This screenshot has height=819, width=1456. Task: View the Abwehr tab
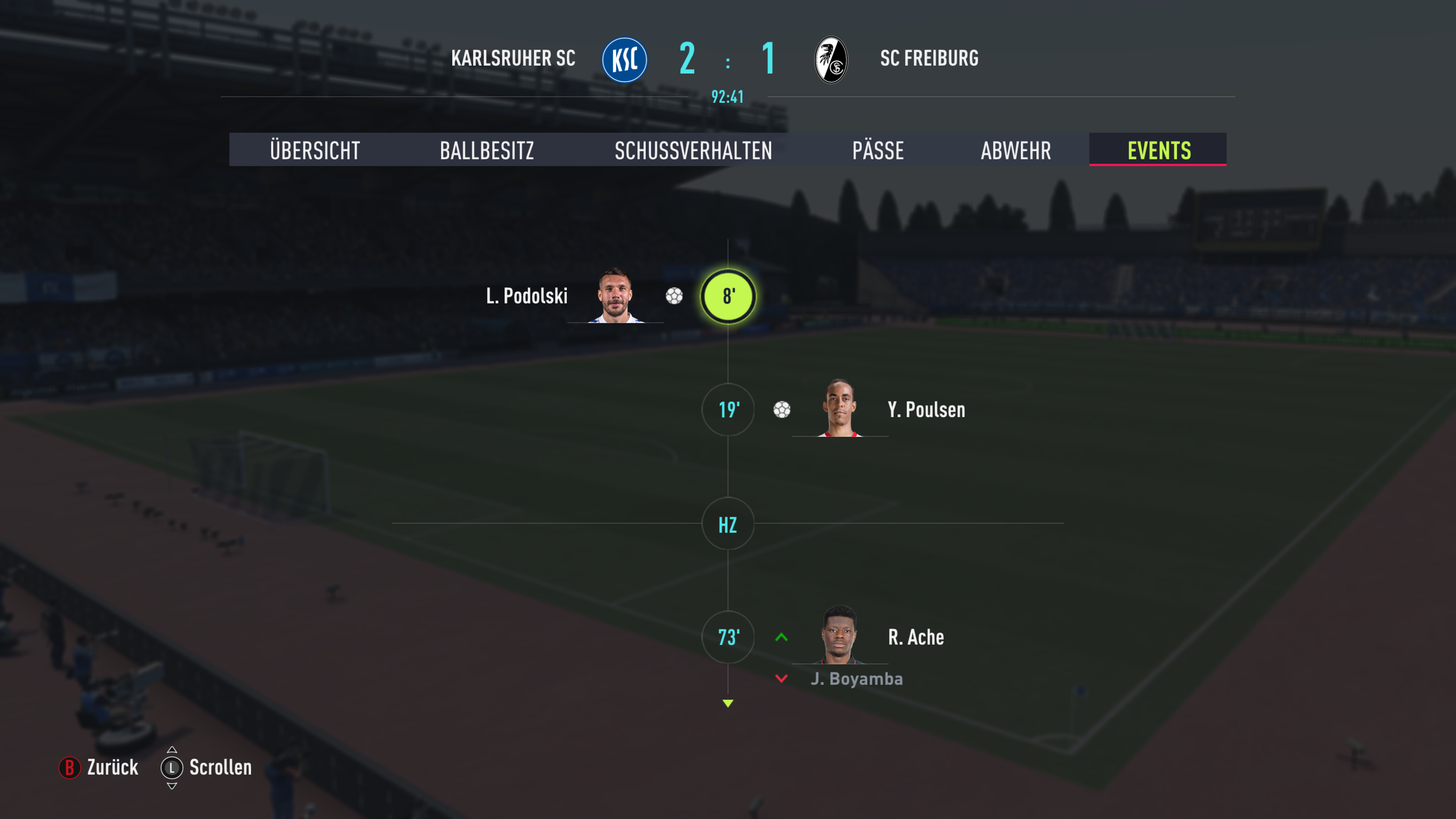(x=1016, y=151)
